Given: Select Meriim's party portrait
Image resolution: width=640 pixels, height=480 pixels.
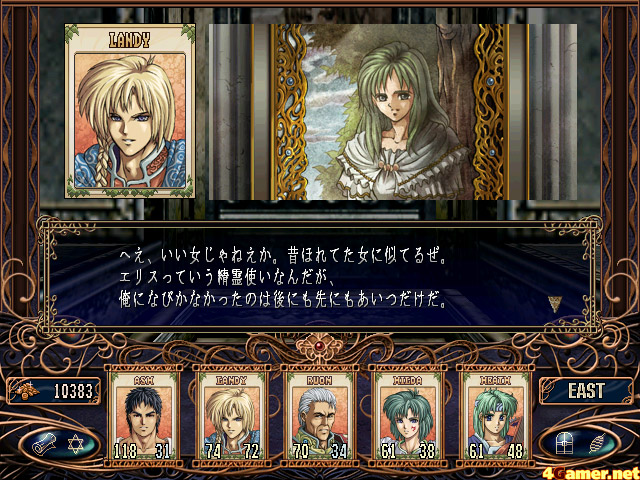Looking at the screenshot, I should (x=495, y=412).
